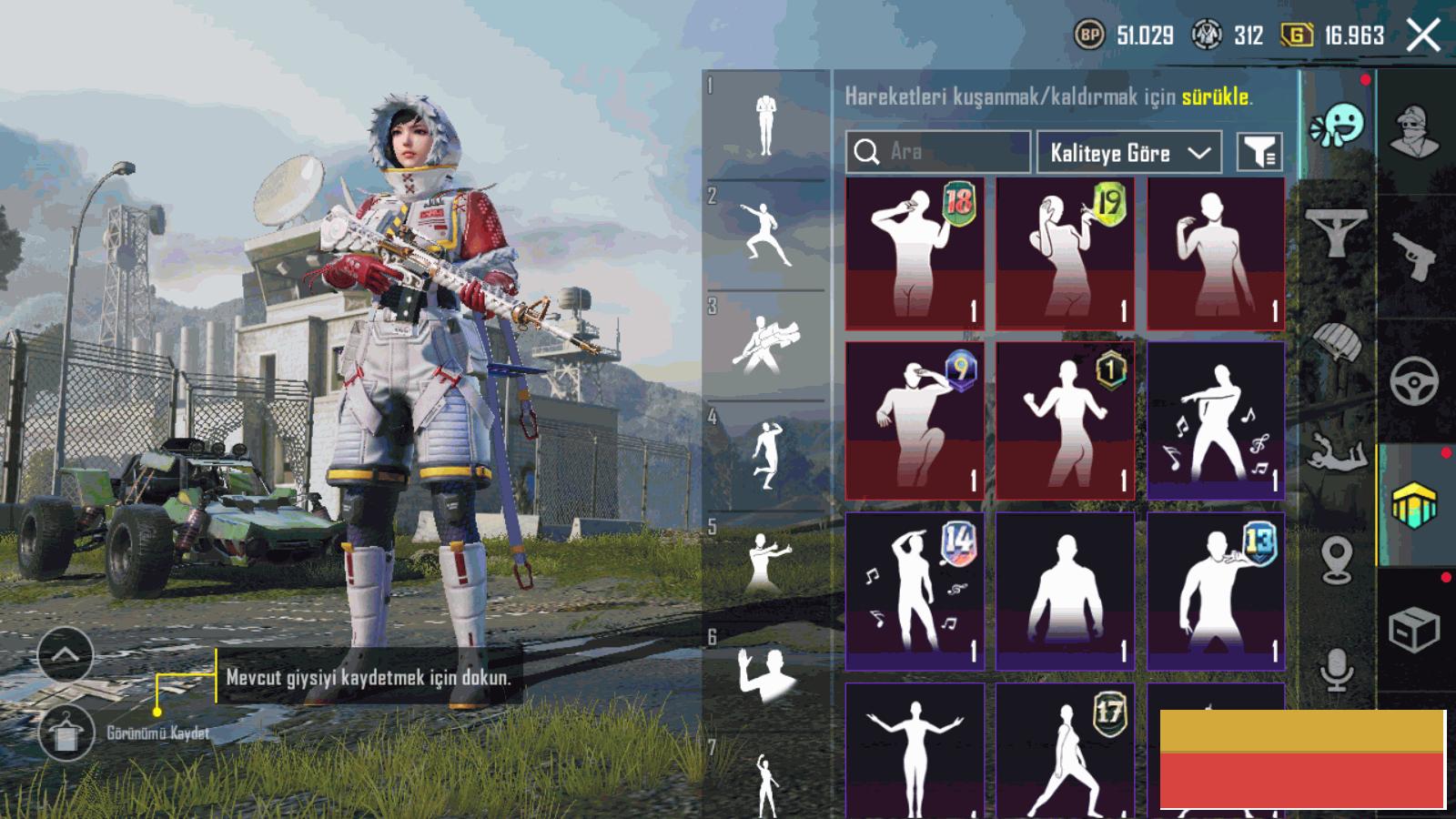Open the crate box tab
Image resolution: width=1456 pixels, height=819 pixels.
pos(1413,630)
